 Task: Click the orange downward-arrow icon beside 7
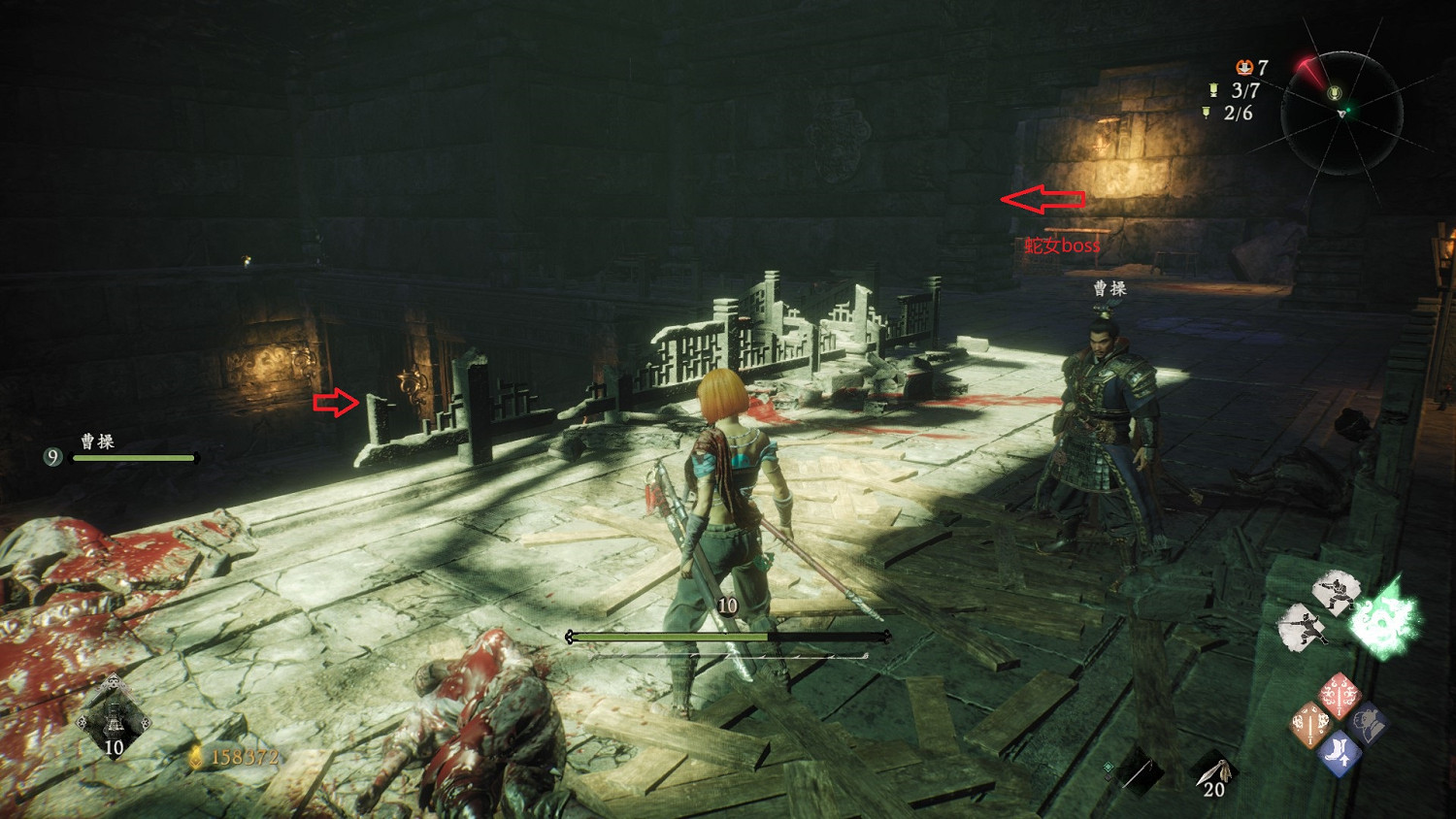[x=1243, y=67]
